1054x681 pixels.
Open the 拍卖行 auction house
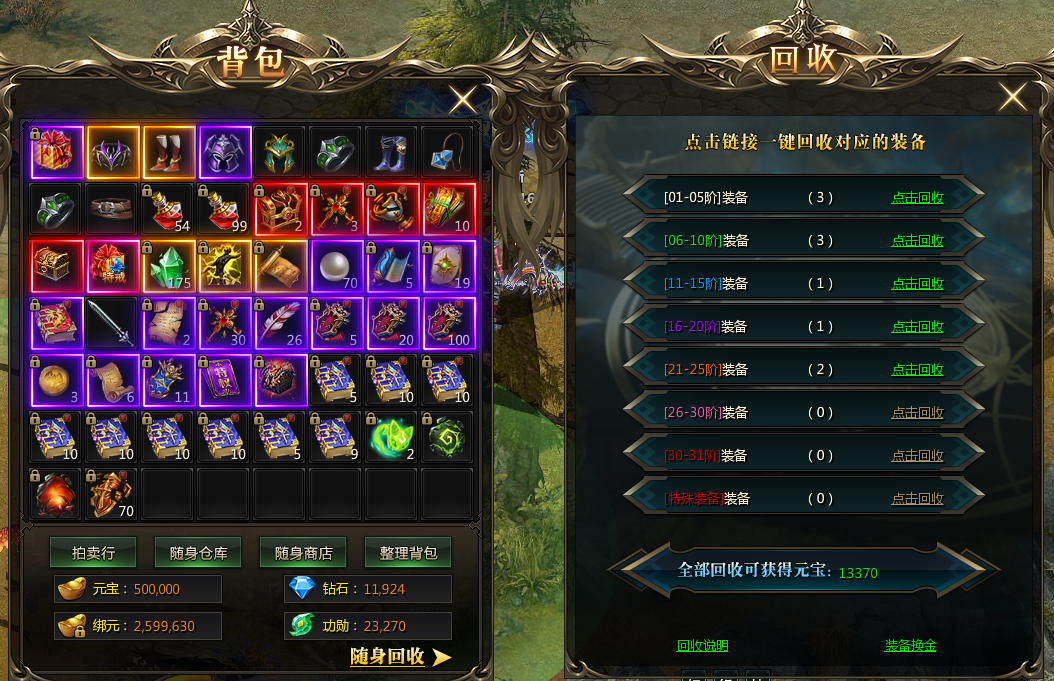(93, 552)
